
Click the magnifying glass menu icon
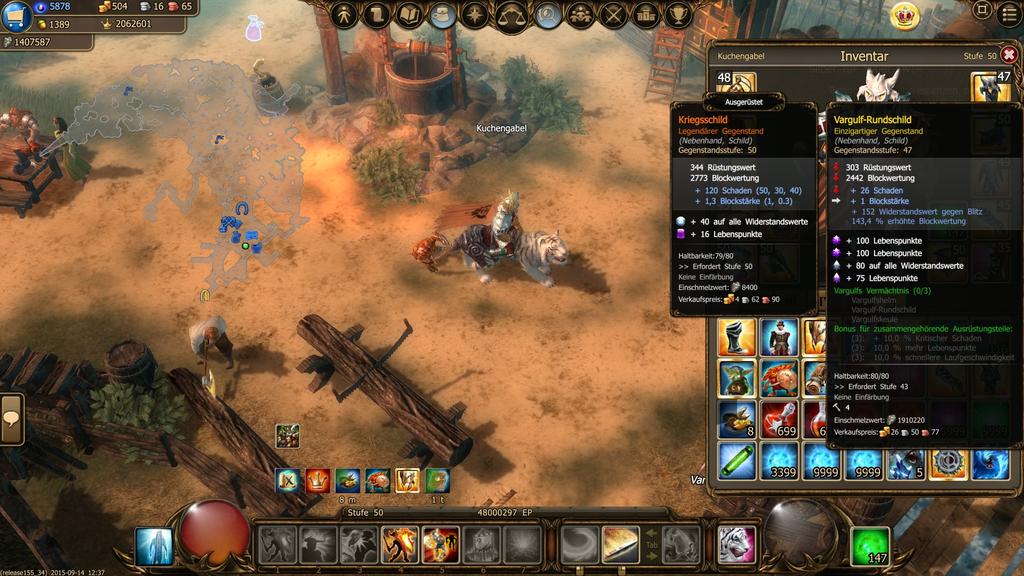coord(547,15)
